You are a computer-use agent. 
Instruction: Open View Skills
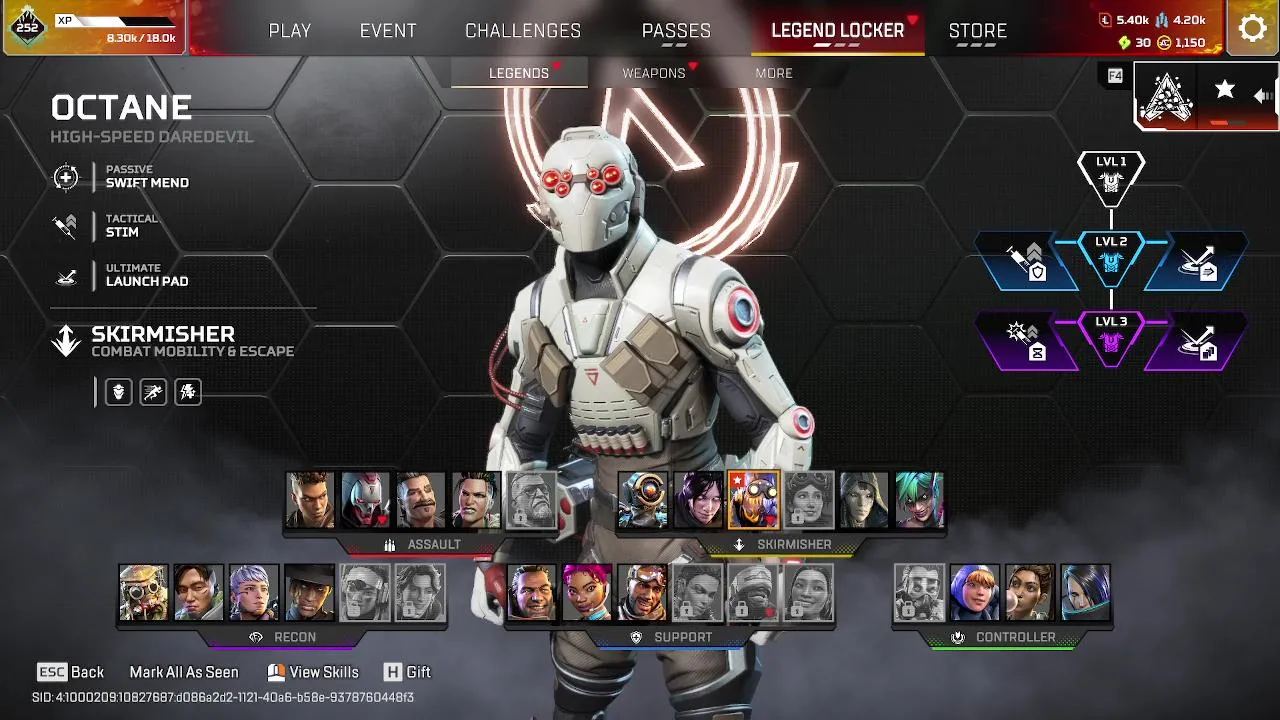point(313,672)
